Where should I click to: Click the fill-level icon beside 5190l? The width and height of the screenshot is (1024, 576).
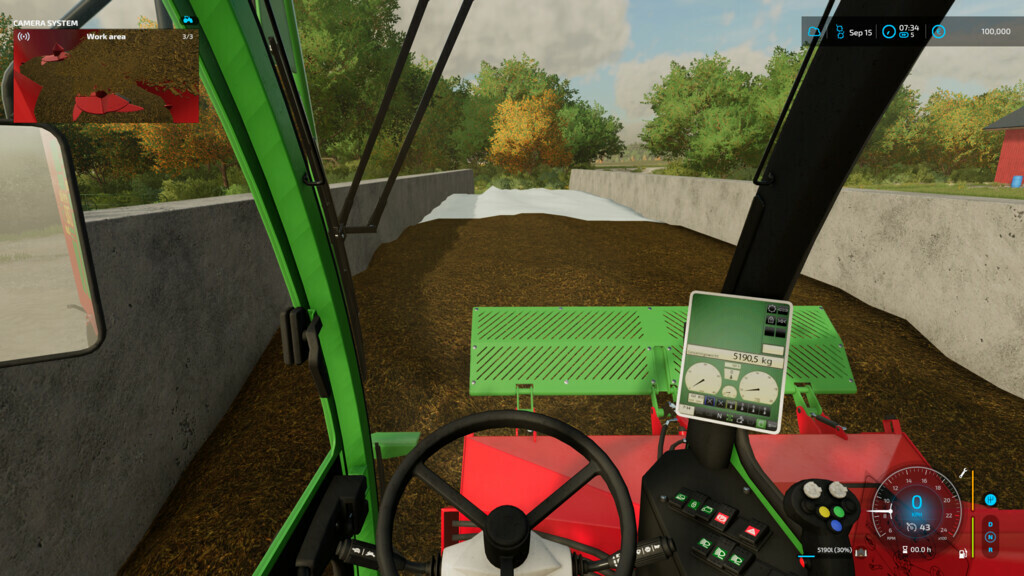click(x=861, y=551)
